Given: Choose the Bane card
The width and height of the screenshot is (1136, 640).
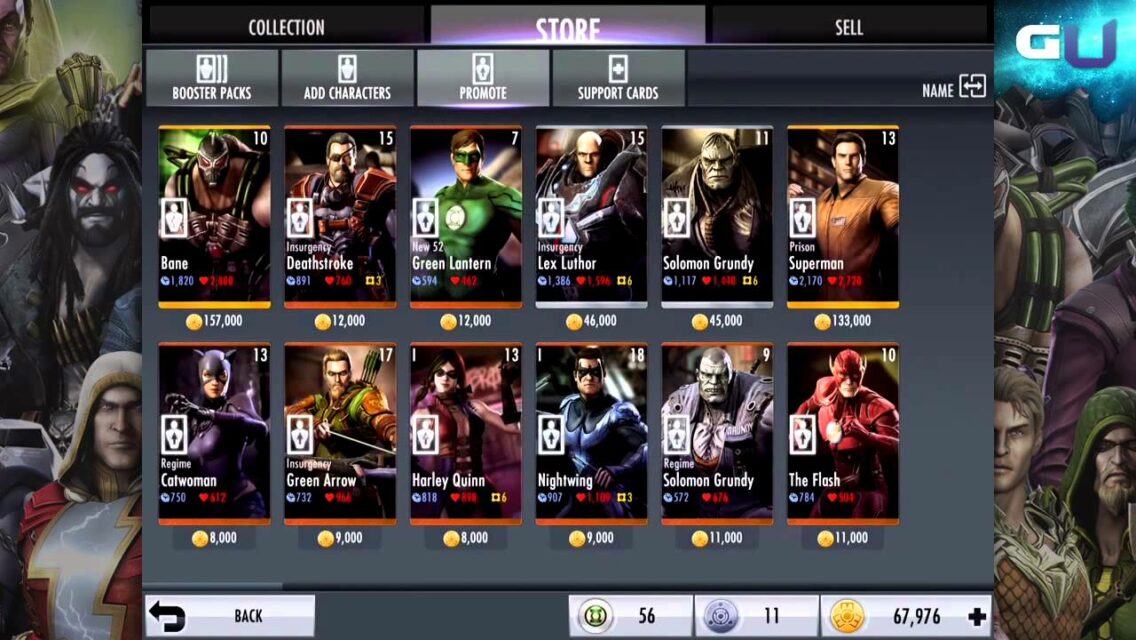Looking at the screenshot, I should (214, 216).
